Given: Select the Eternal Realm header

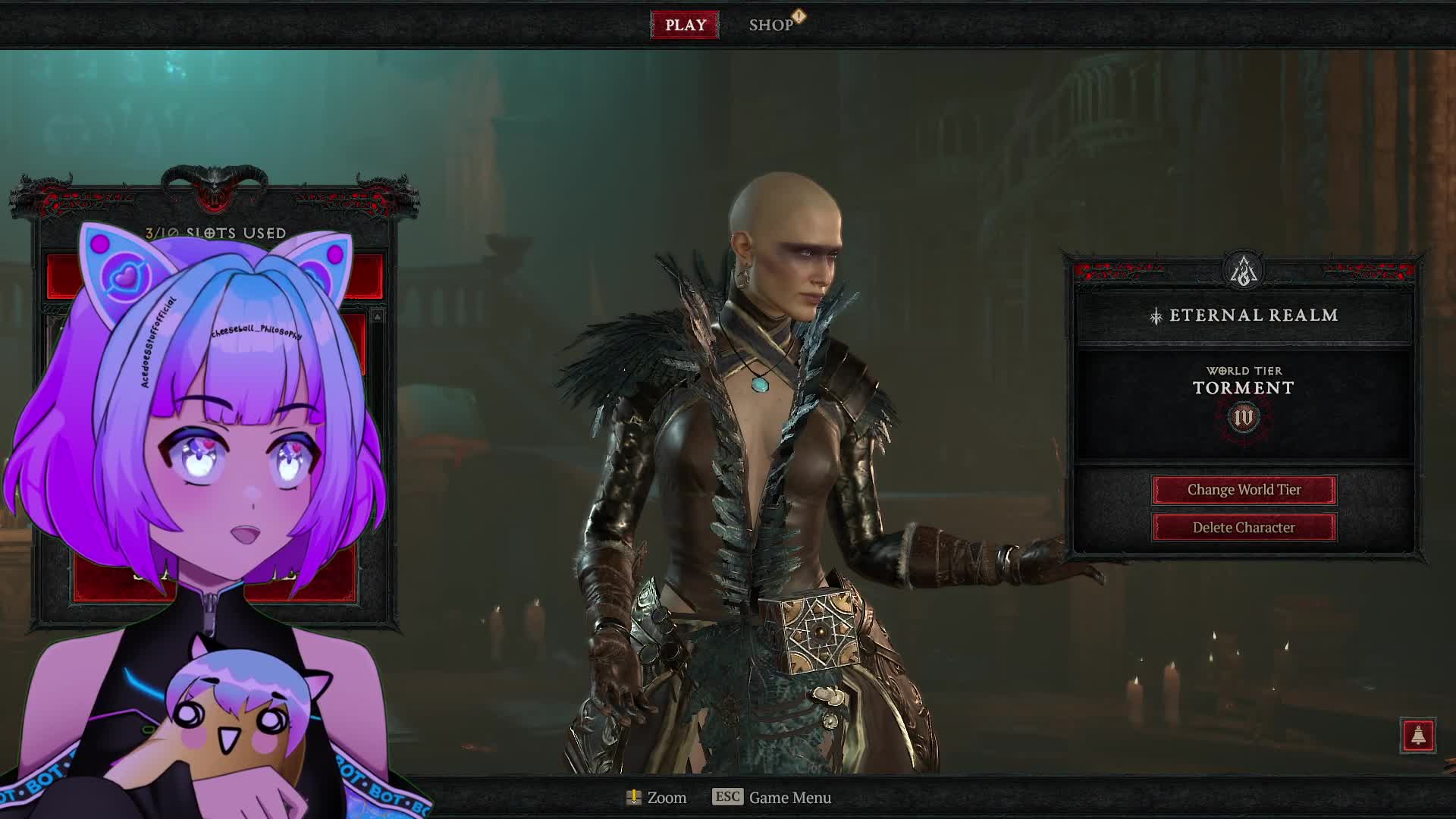Looking at the screenshot, I should point(1244,315).
